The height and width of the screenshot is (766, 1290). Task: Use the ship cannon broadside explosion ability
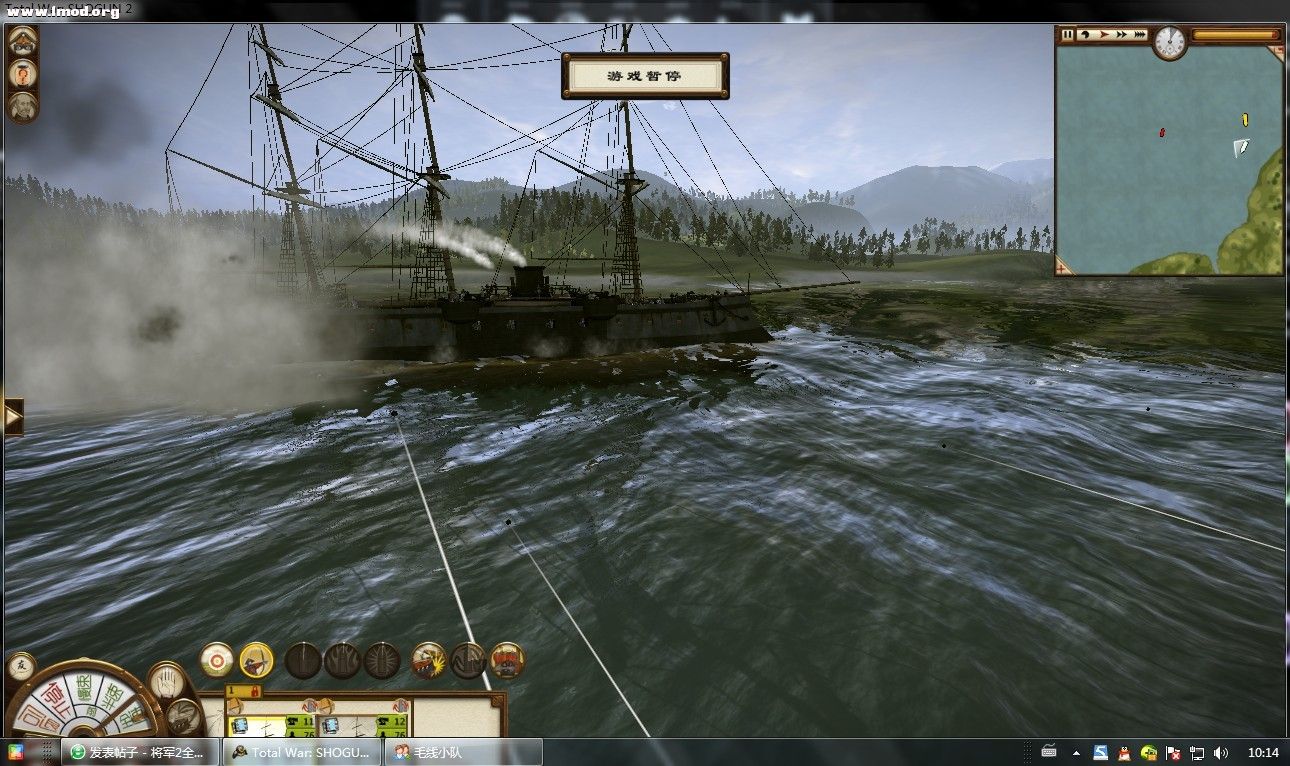tap(429, 660)
